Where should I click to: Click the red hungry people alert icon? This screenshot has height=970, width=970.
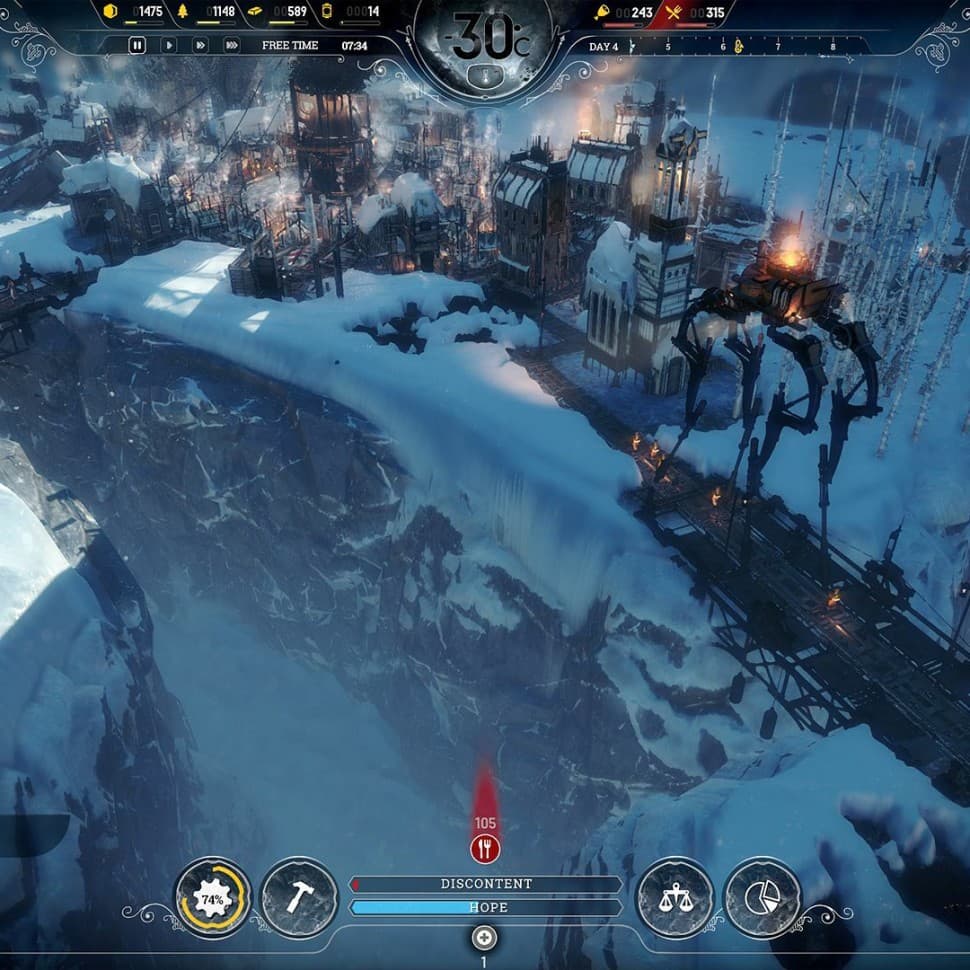click(x=485, y=850)
